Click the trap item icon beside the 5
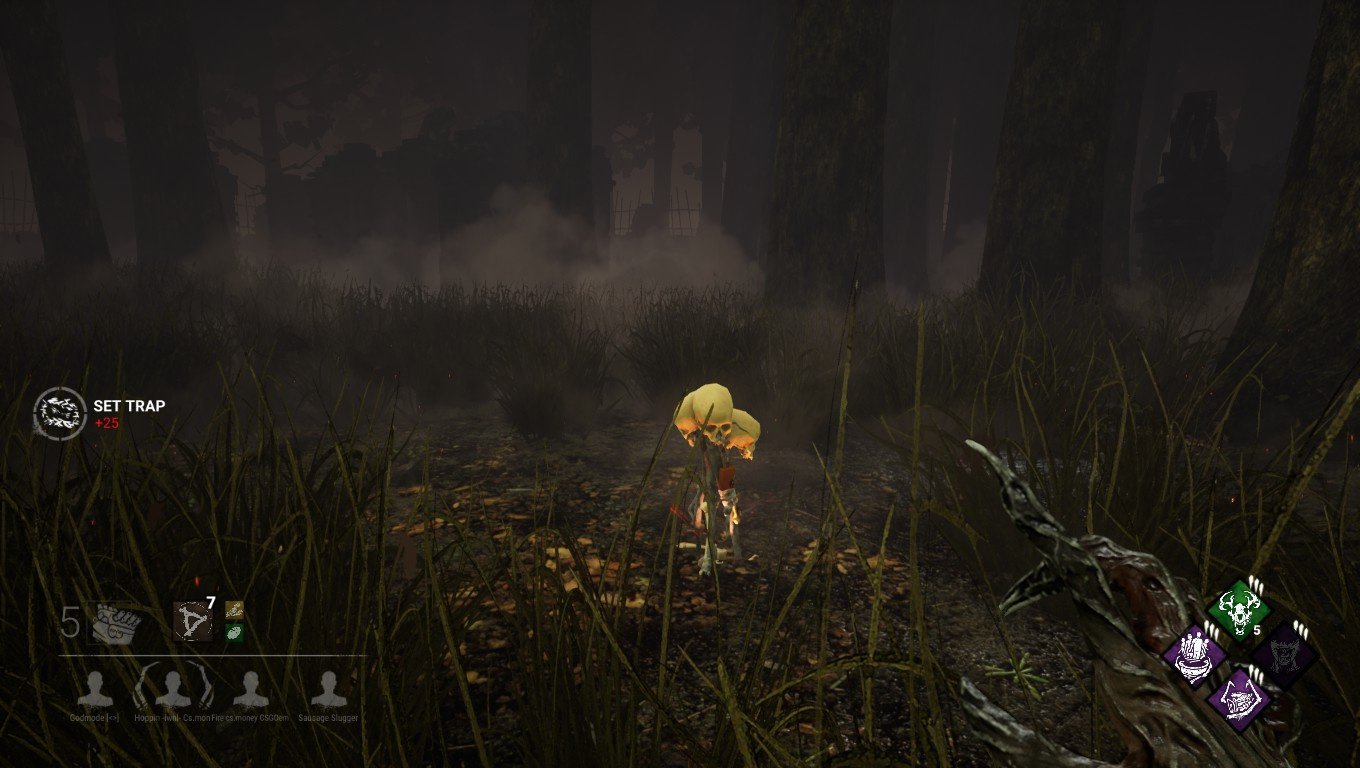The height and width of the screenshot is (768, 1360). pos(115,622)
